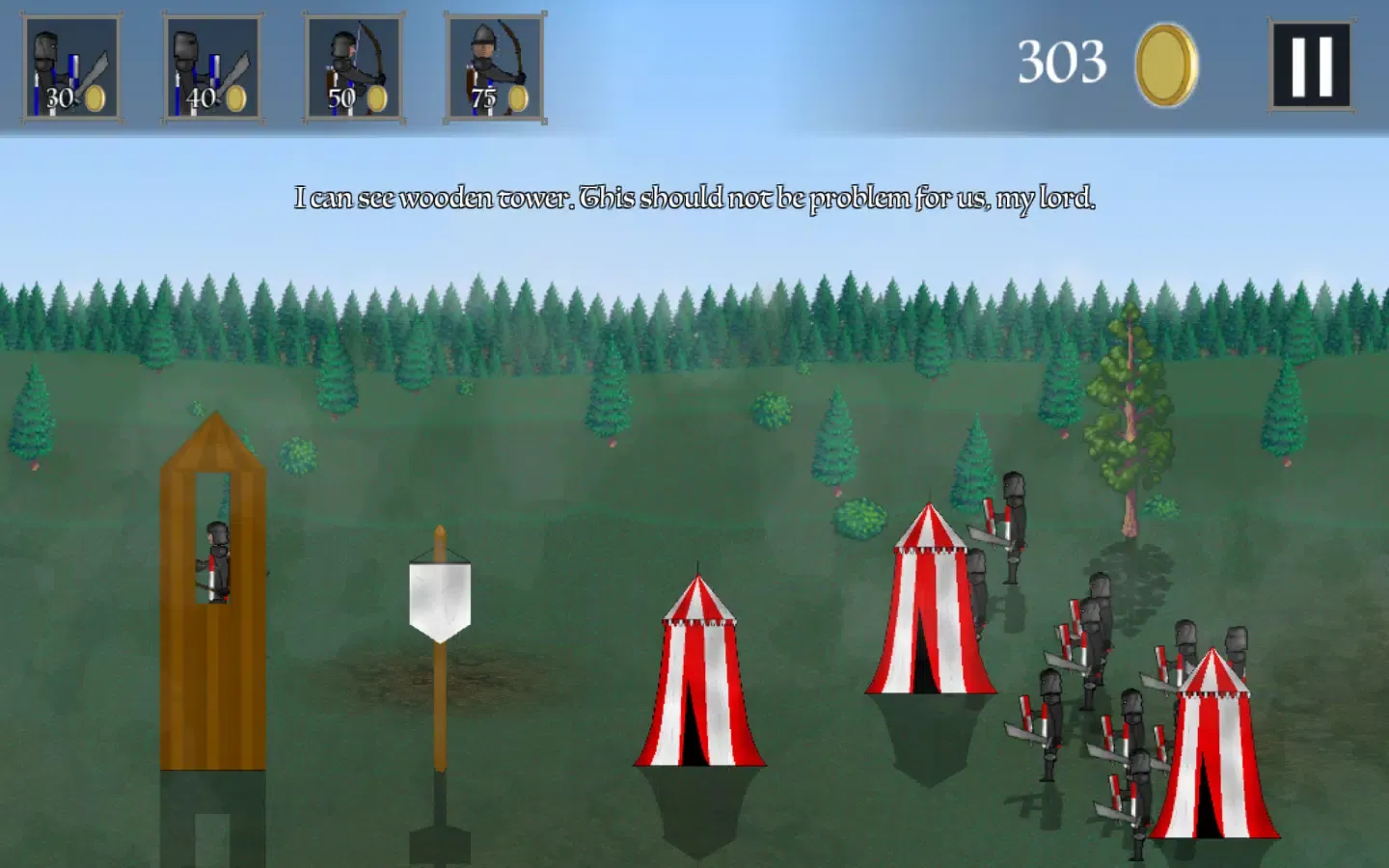Recruit the 30-coin swordsman unit
Viewport: 1389px width, 868px height.
tap(69, 66)
